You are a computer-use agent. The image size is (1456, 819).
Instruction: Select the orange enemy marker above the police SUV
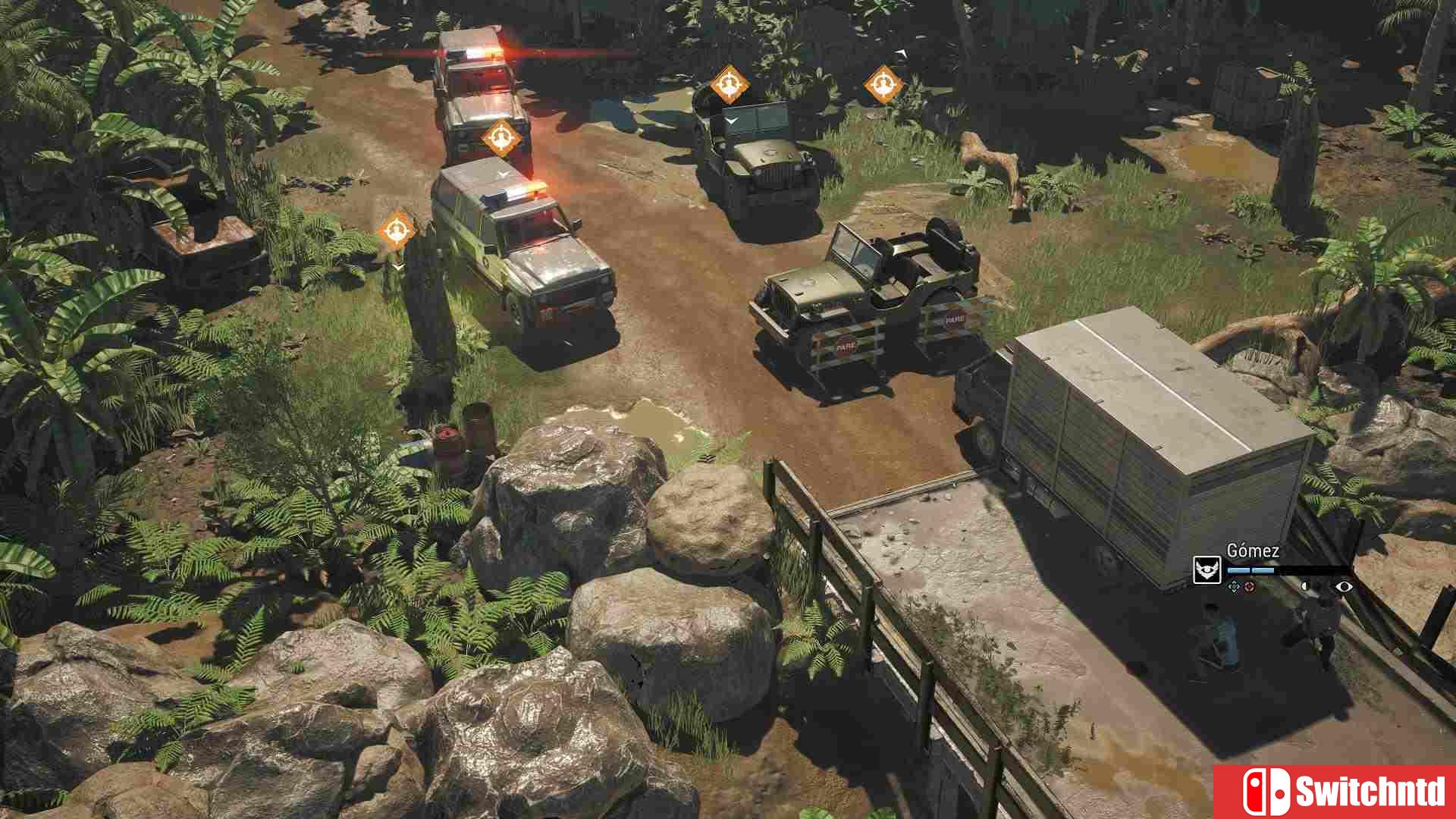point(500,137)
